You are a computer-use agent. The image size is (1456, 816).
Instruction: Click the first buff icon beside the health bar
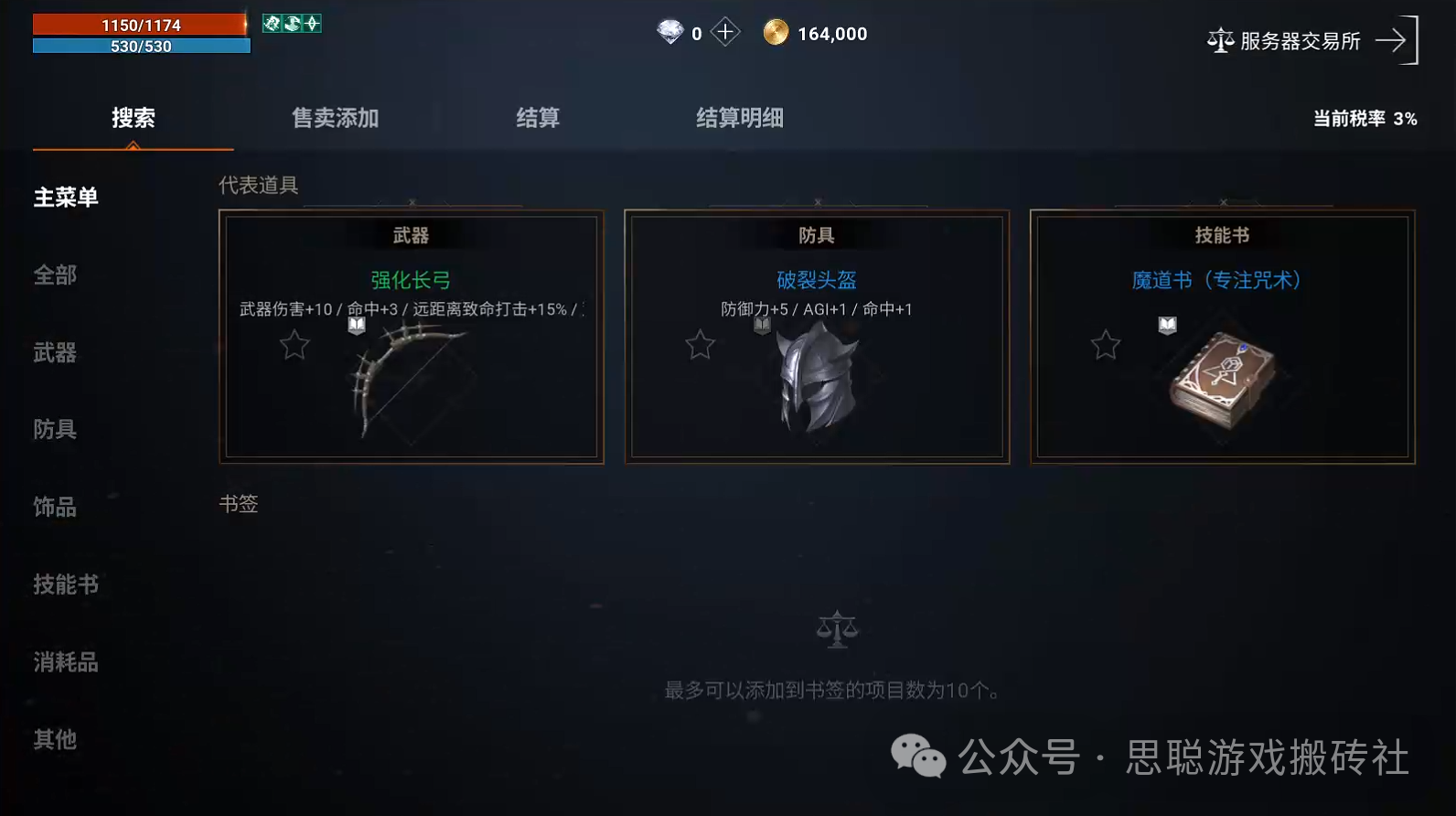click(271, 24)
